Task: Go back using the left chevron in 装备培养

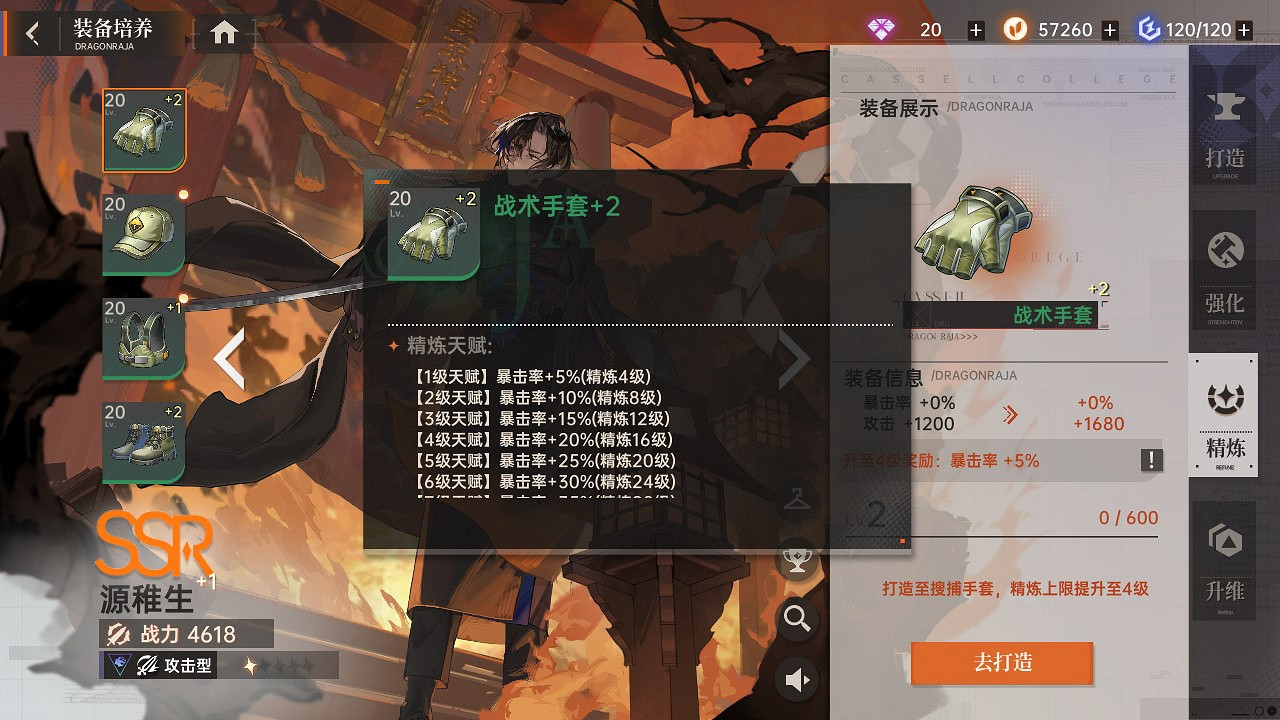Action: pyautogui.click(x=31, y=31)
